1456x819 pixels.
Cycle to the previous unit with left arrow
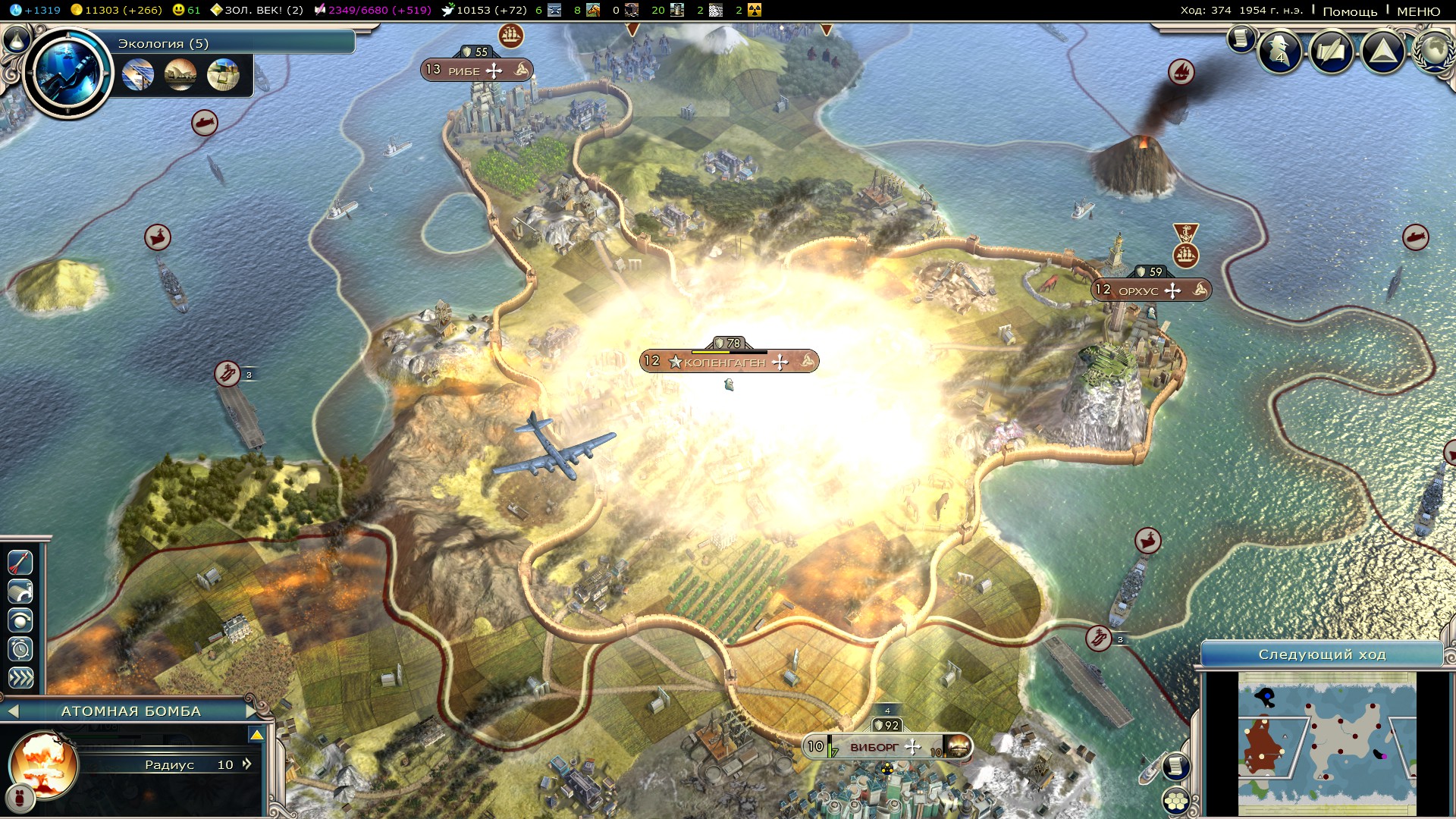[12, 711]
